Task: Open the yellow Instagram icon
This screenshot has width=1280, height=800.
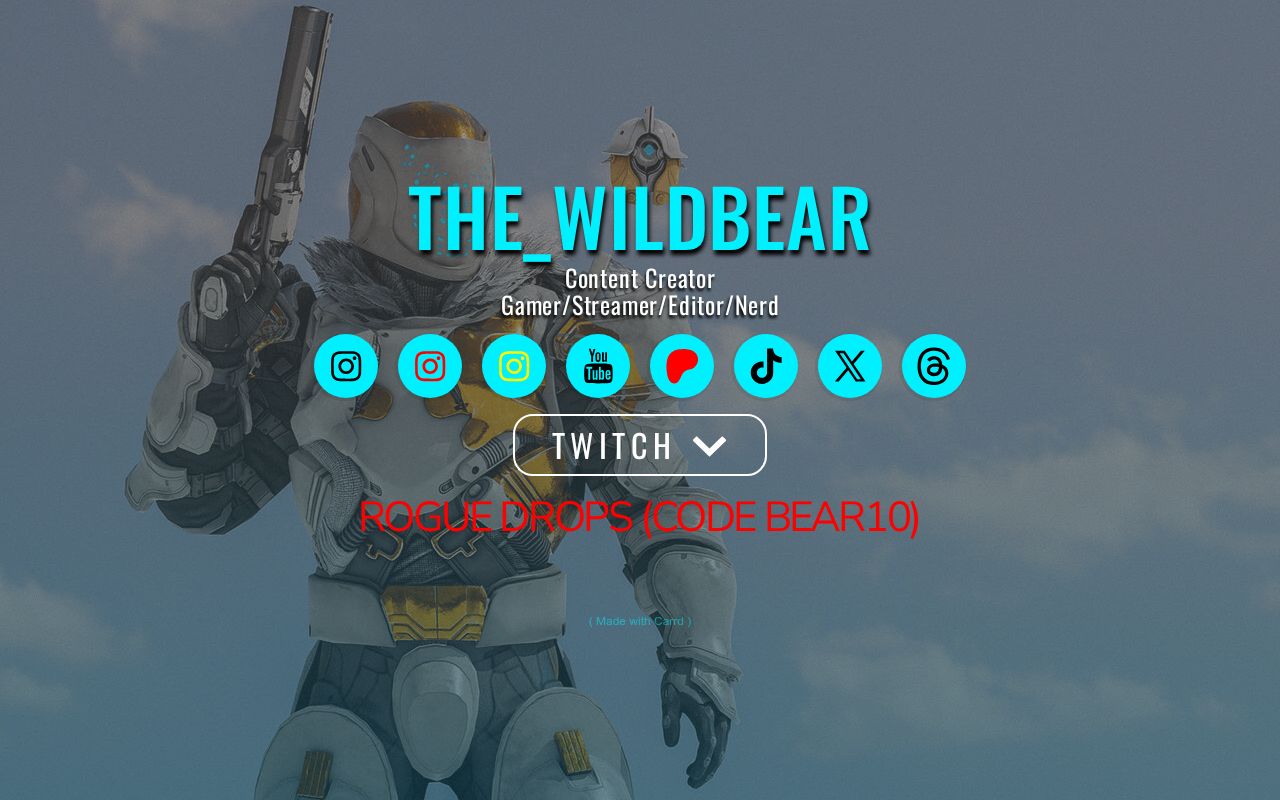Action: pyautogui.click(x=513, y=366)
